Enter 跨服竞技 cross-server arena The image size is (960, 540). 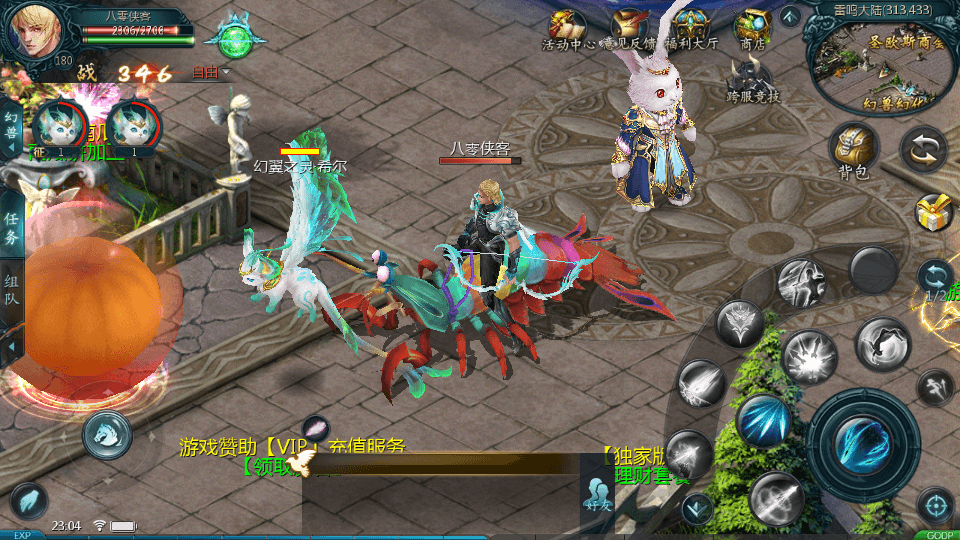click(752, 79)
